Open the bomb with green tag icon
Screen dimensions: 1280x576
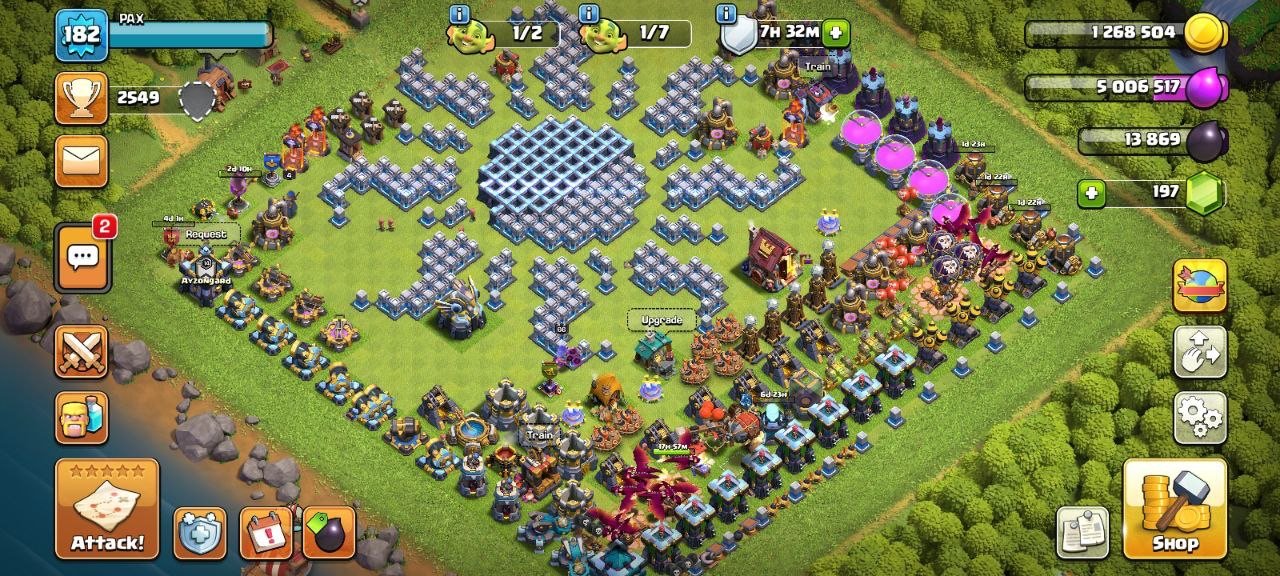click(328, 533)
